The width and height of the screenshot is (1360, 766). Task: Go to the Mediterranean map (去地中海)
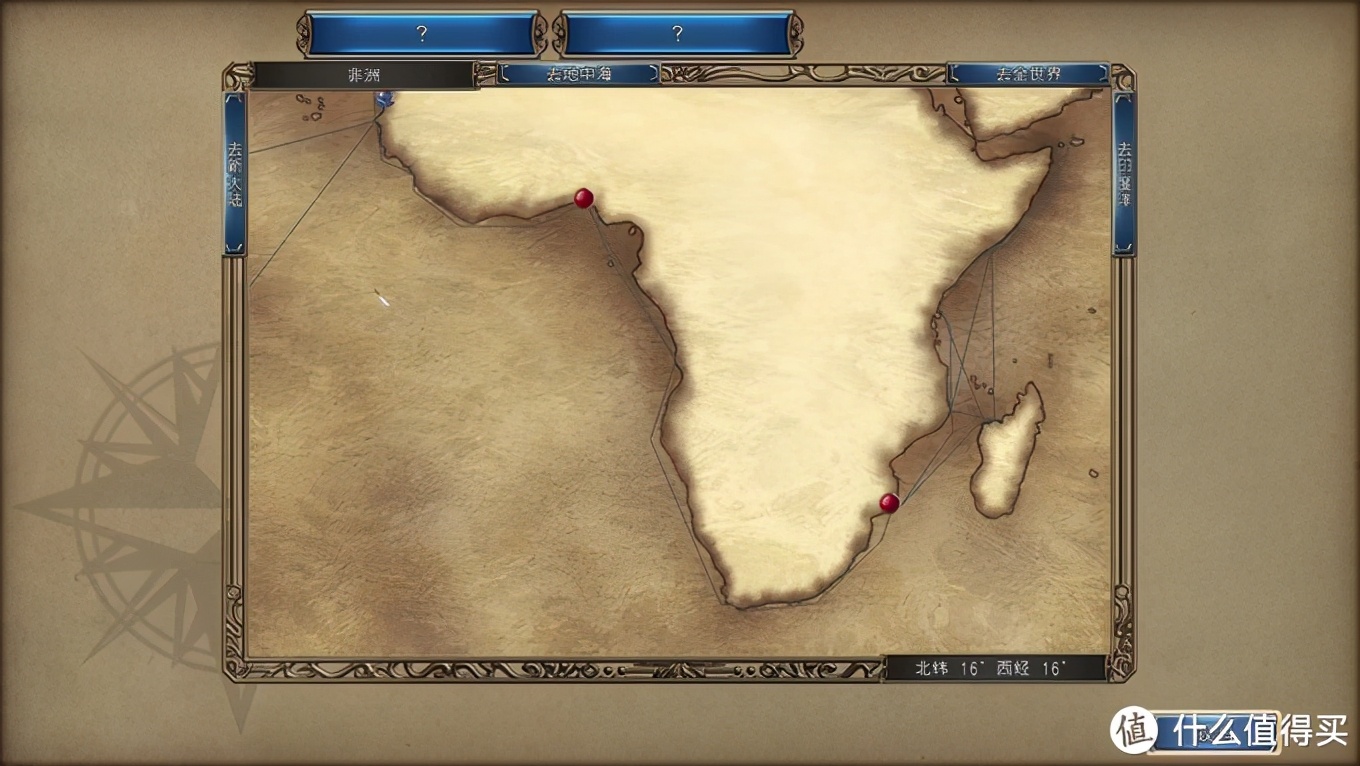[x=578, y=74]
